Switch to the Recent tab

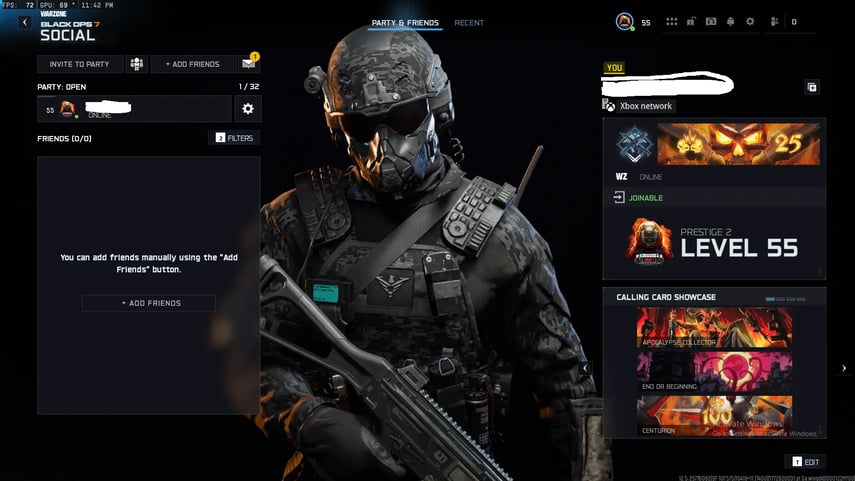click(469, 22)
